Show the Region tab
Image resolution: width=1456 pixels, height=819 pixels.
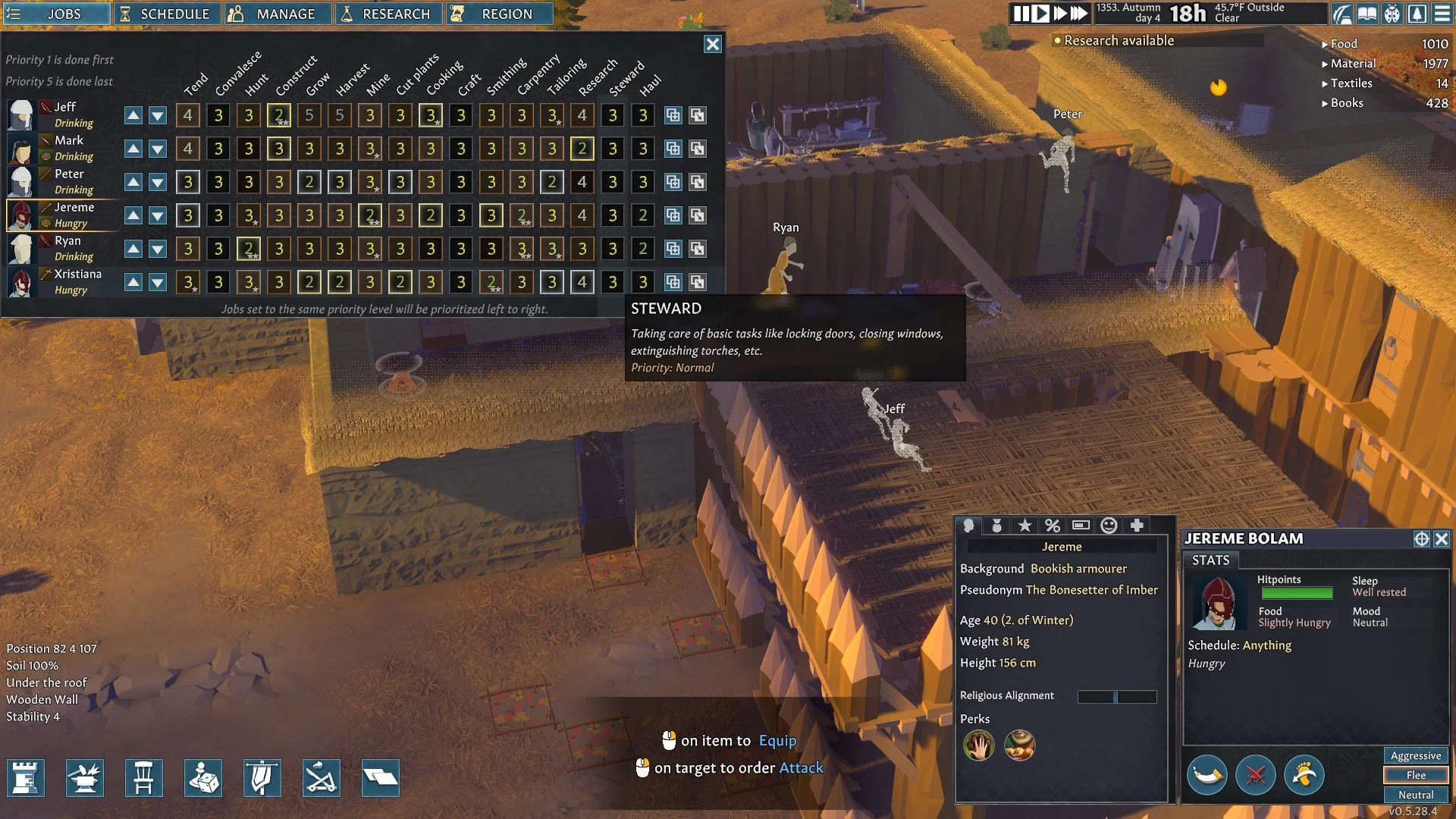tap(499, 14)
